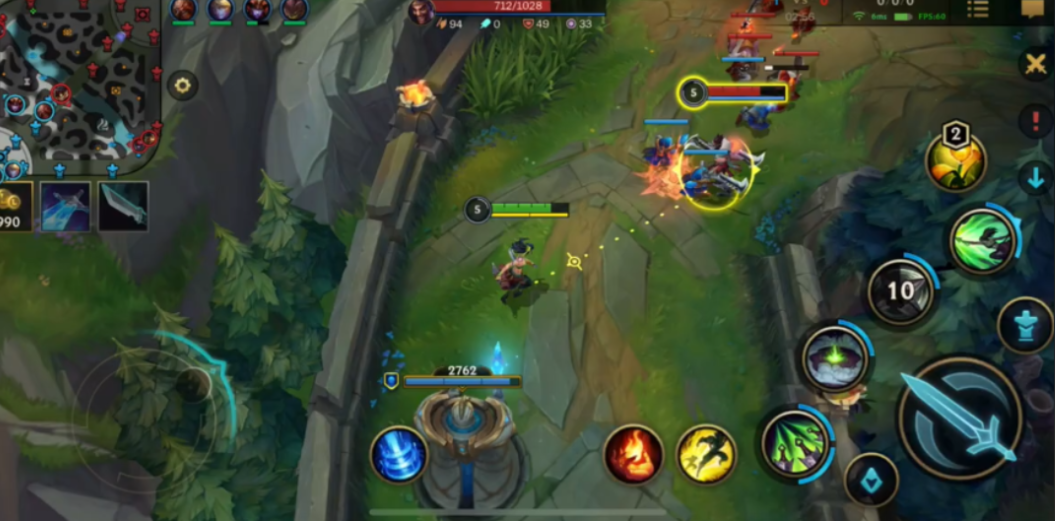The height and width of the screenshot is (521, 1055).
Task: Target turrets with the tower attack button
Action: click(x=1025, y=325)
